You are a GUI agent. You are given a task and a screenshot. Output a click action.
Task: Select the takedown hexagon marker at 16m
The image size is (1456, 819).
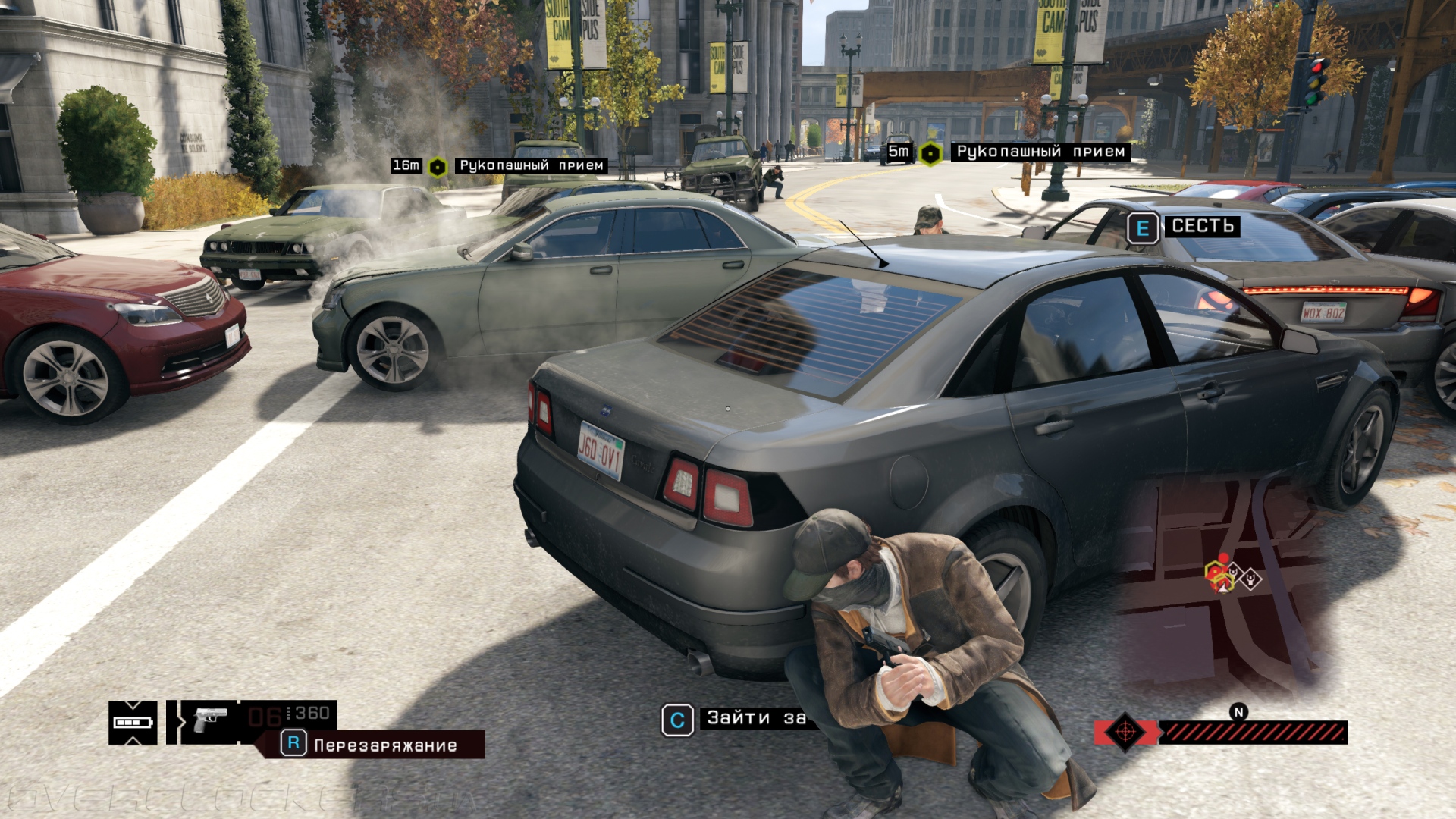click(x=438, y=166)
